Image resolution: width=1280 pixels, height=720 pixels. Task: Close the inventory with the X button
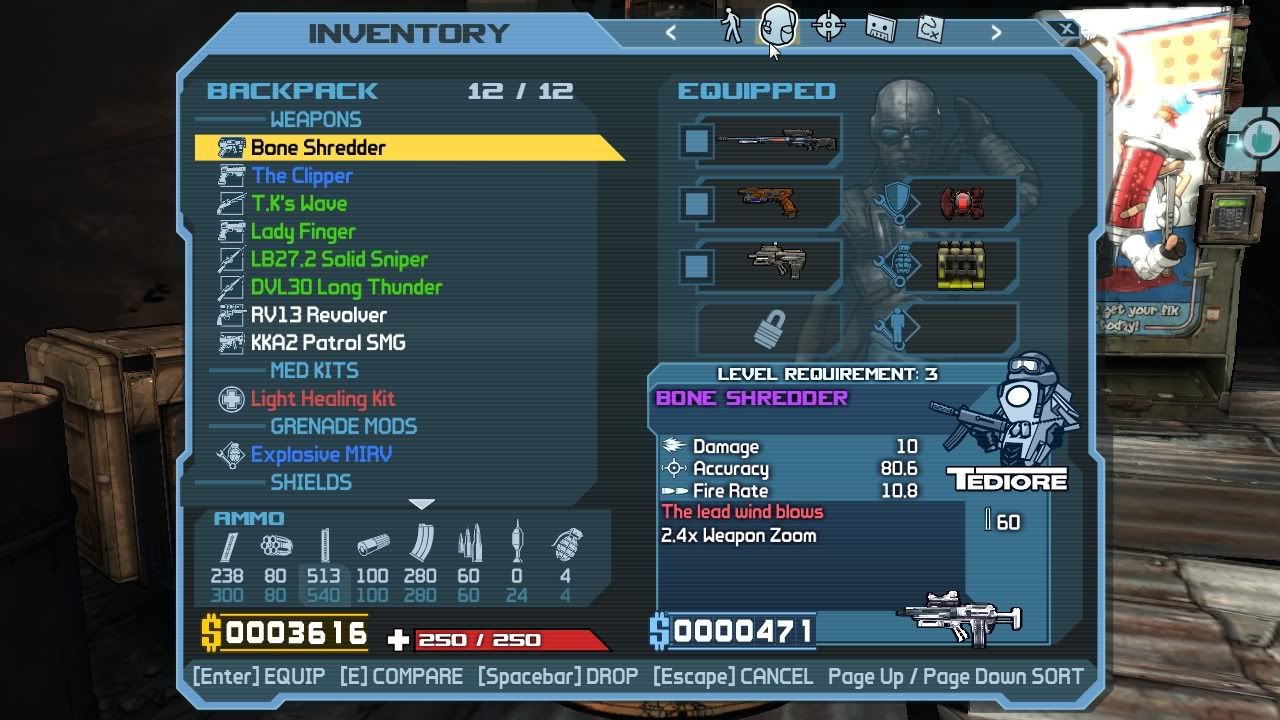(1067, 30)
